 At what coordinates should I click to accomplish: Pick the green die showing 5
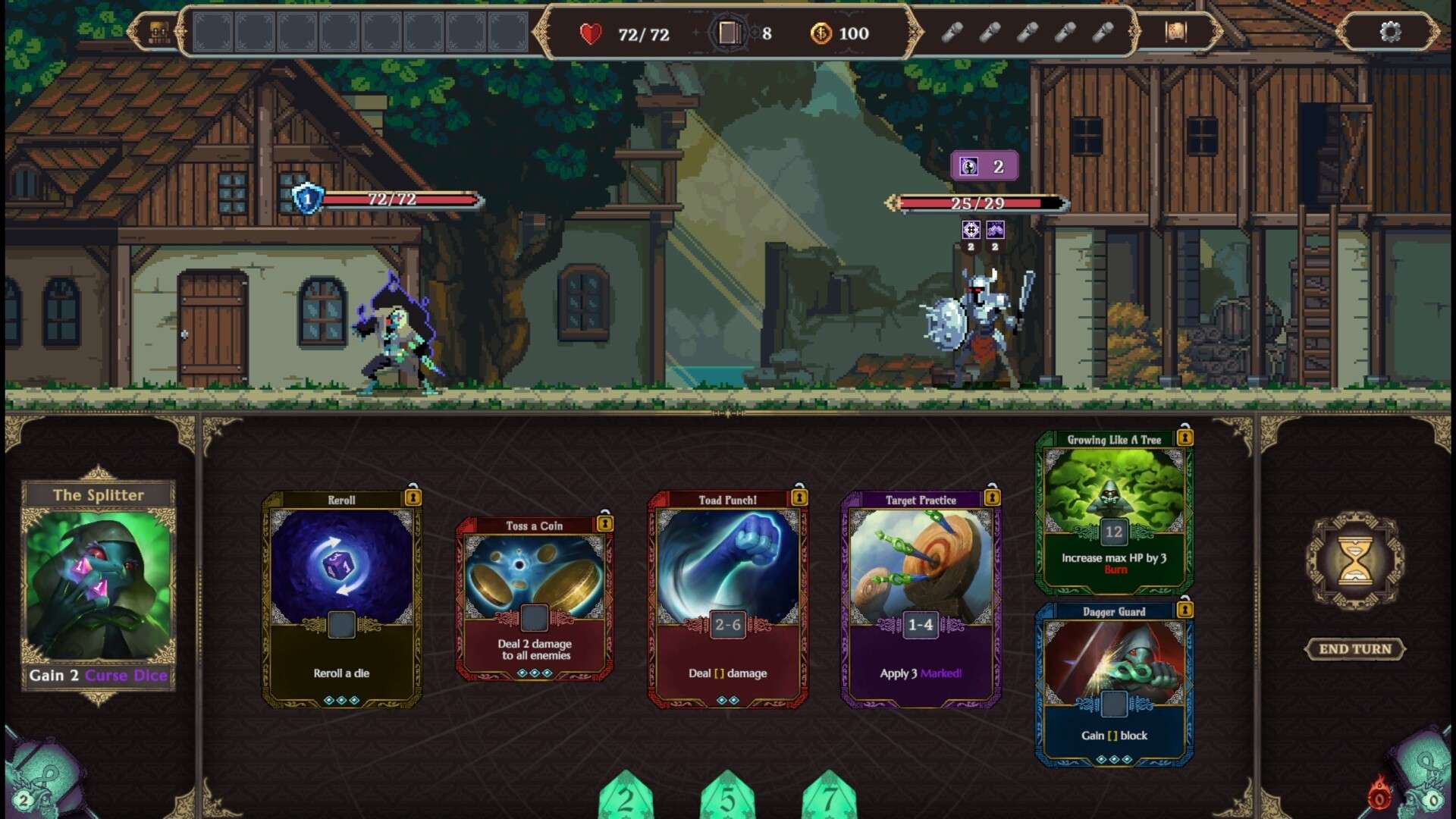727,798
